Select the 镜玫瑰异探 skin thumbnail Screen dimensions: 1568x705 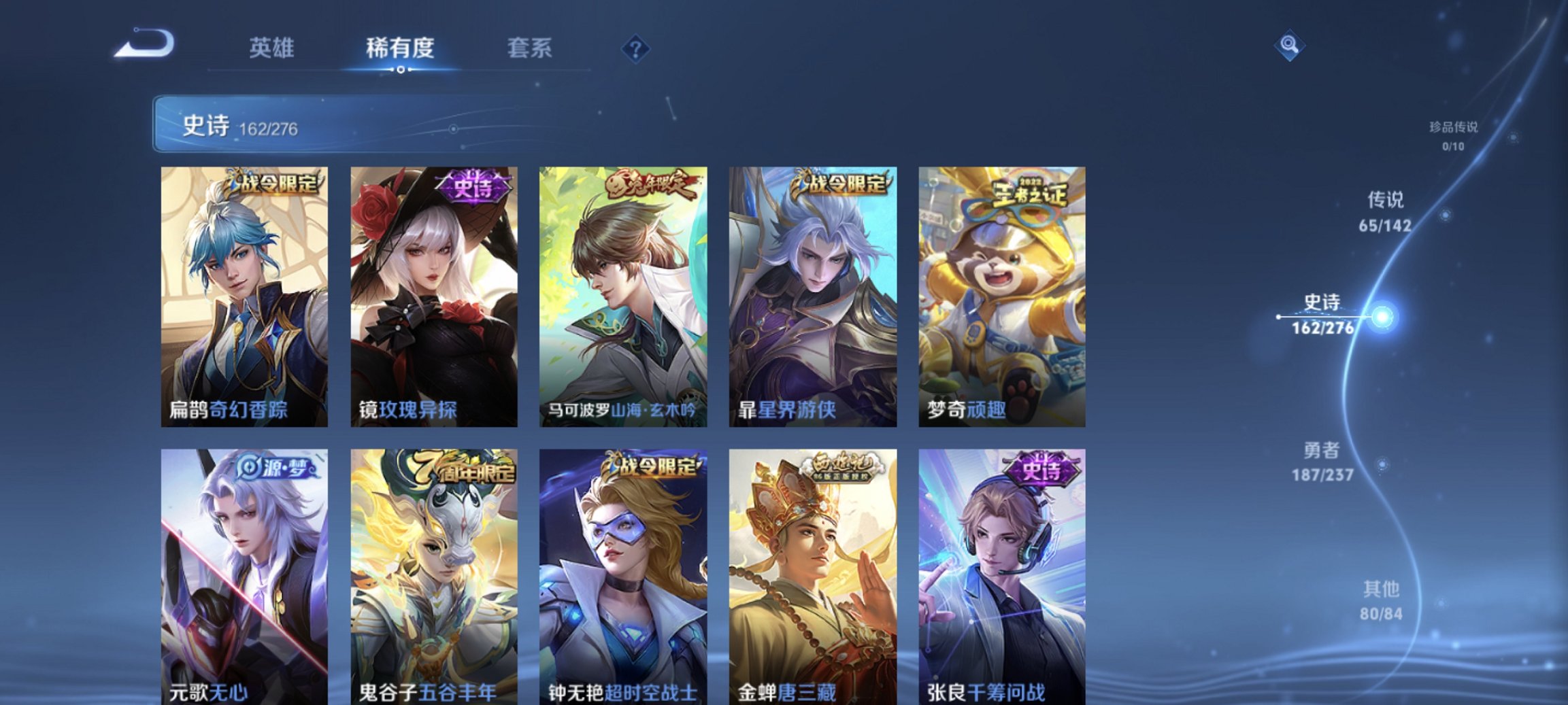coord(433,296)
